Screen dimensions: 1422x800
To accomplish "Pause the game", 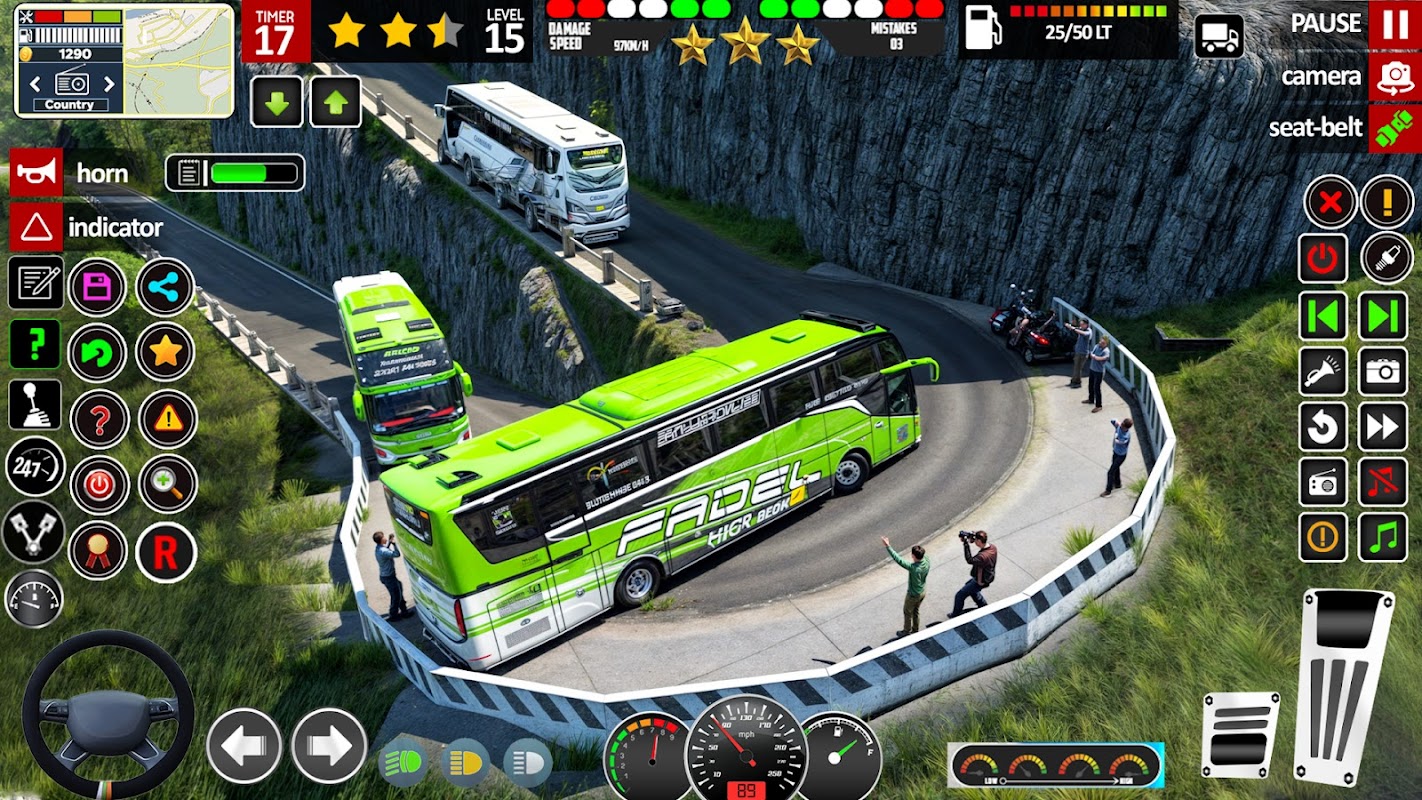I will 1395,24.
